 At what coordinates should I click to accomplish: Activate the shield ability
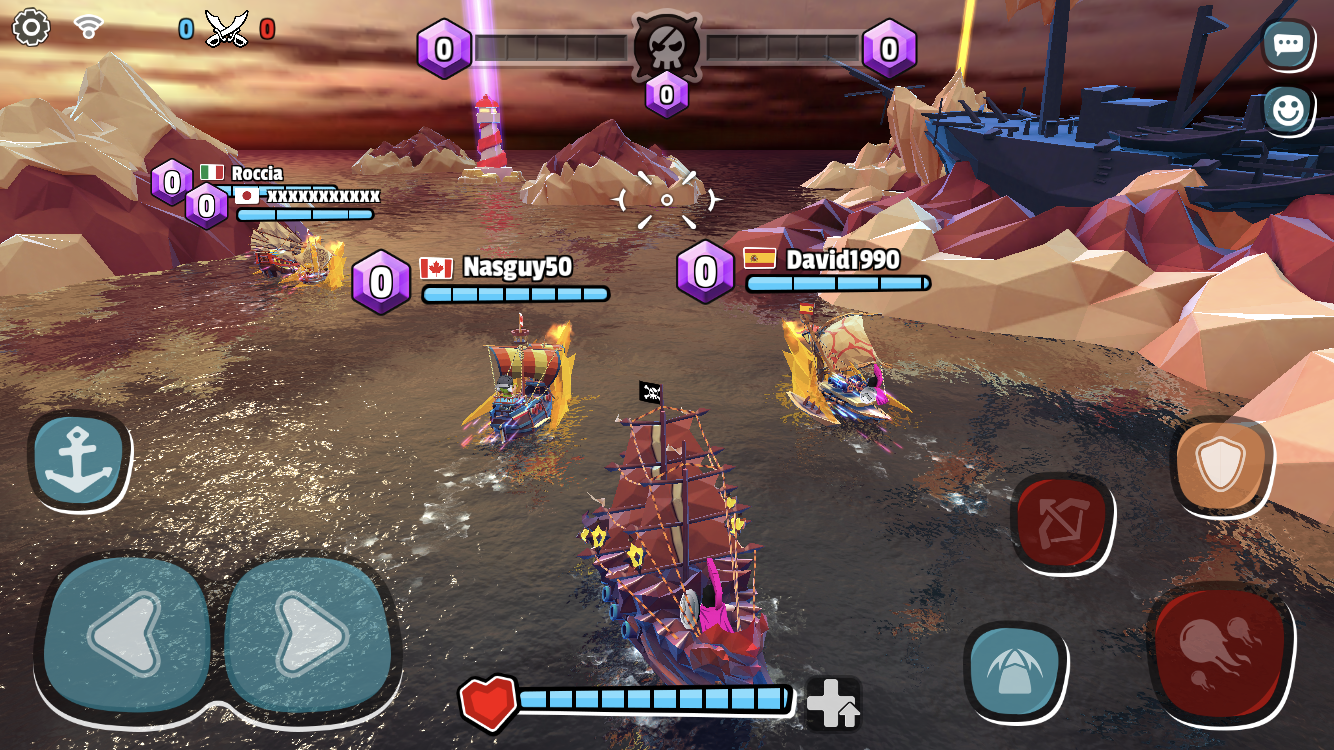1222,465
